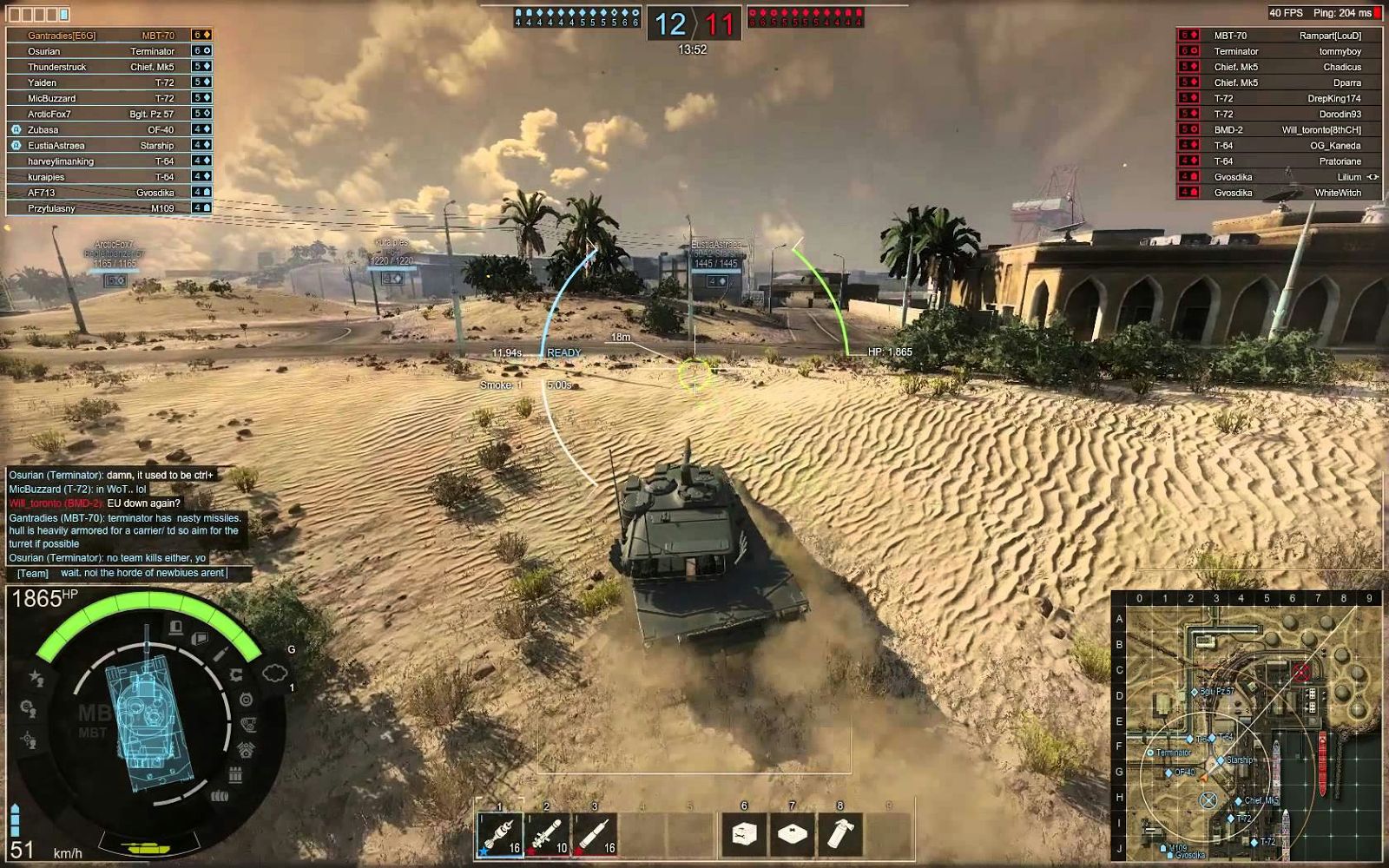The image size is (1389, 868).
Task: Use the first aid kit in slot 7
Action: 792,835
